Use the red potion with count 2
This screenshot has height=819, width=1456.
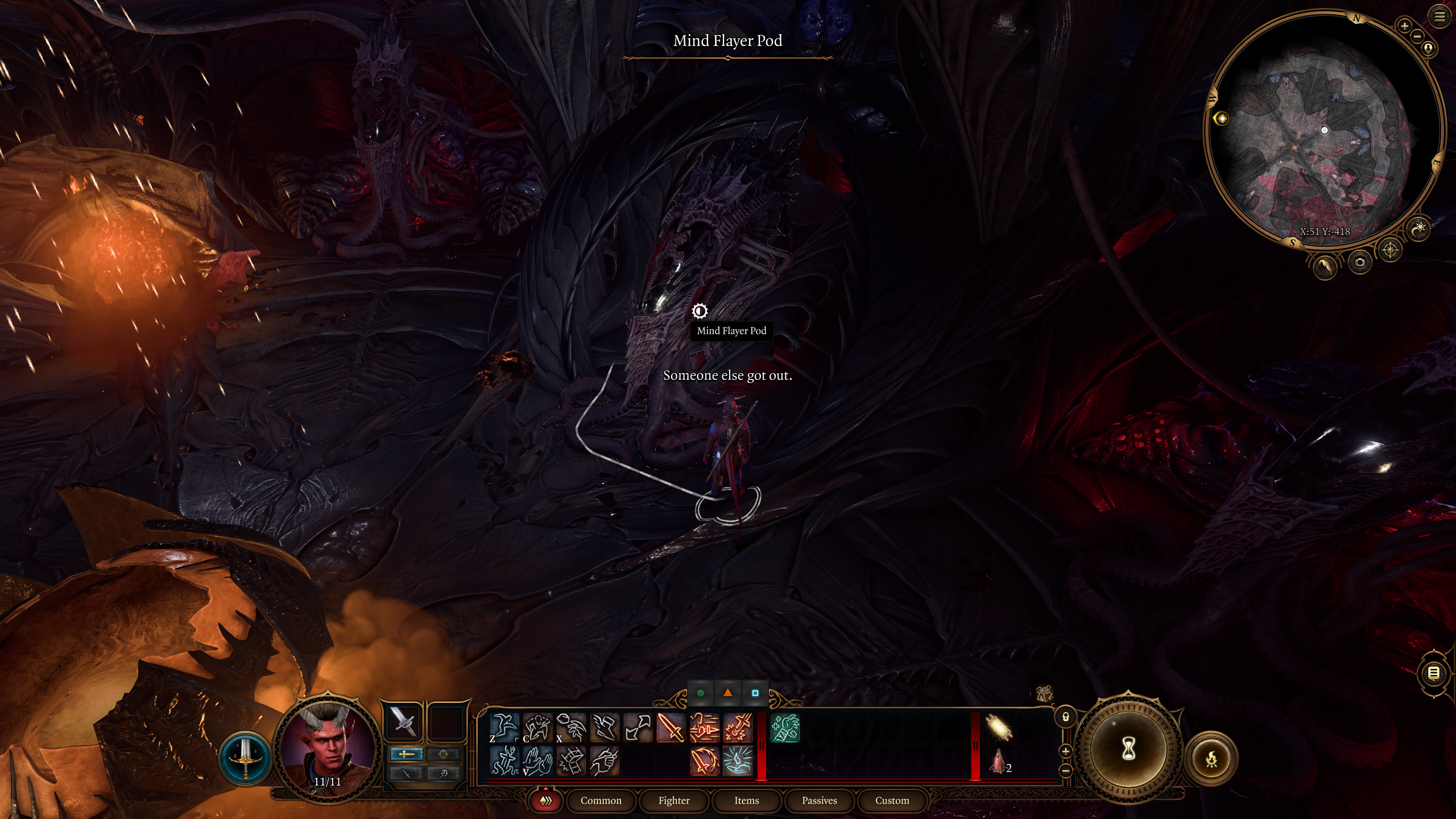coord(998,762)
